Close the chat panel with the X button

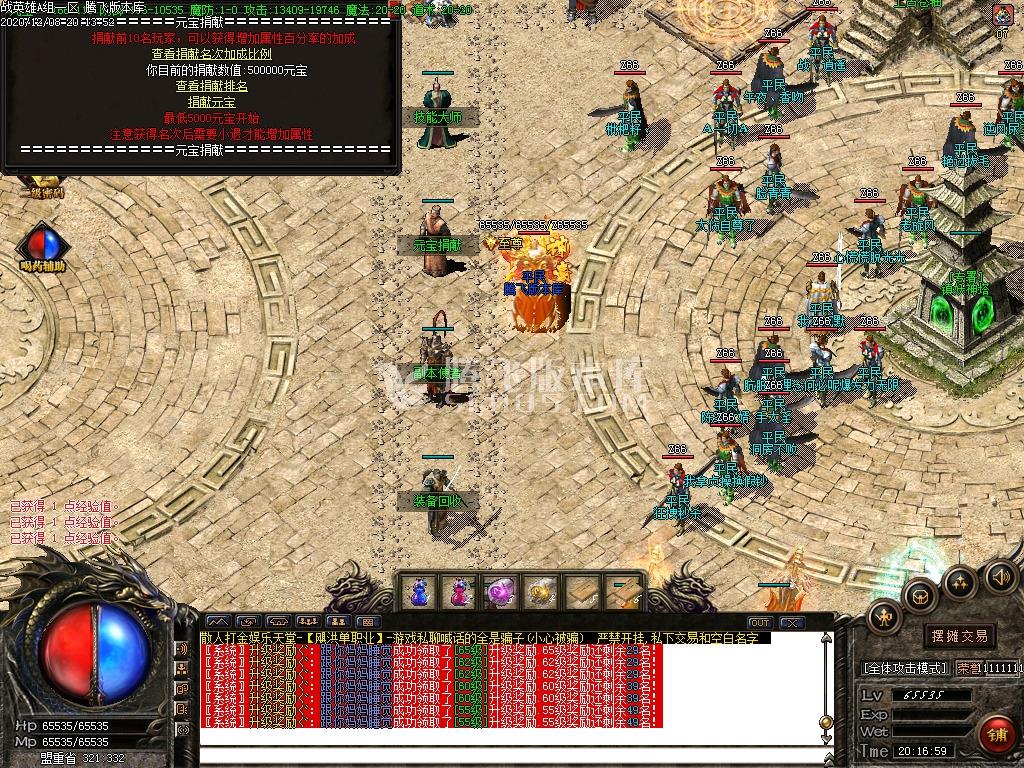pyautogui.click(x=791, y=623)
